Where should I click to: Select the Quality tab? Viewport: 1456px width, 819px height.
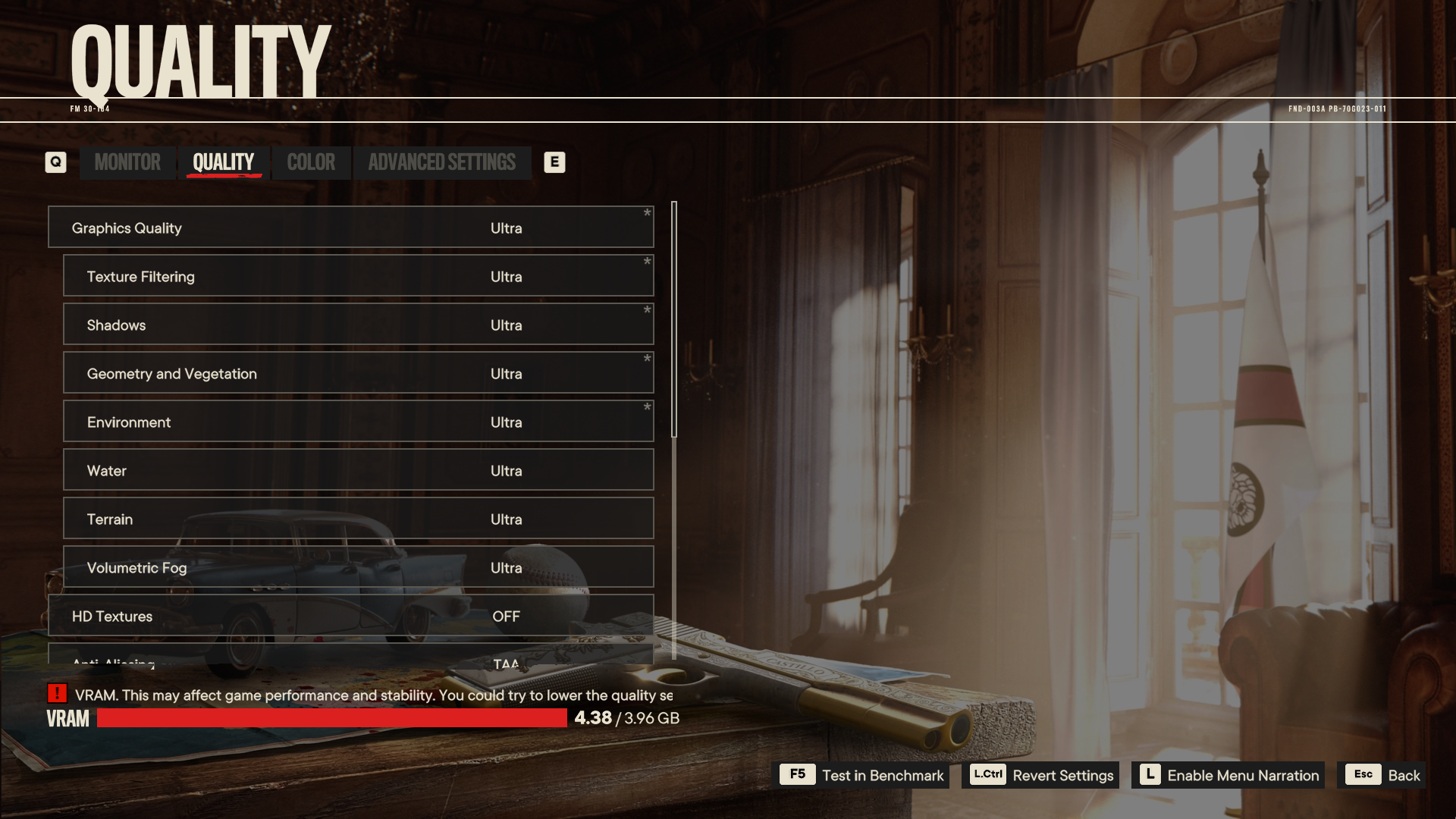pos(223,162)
